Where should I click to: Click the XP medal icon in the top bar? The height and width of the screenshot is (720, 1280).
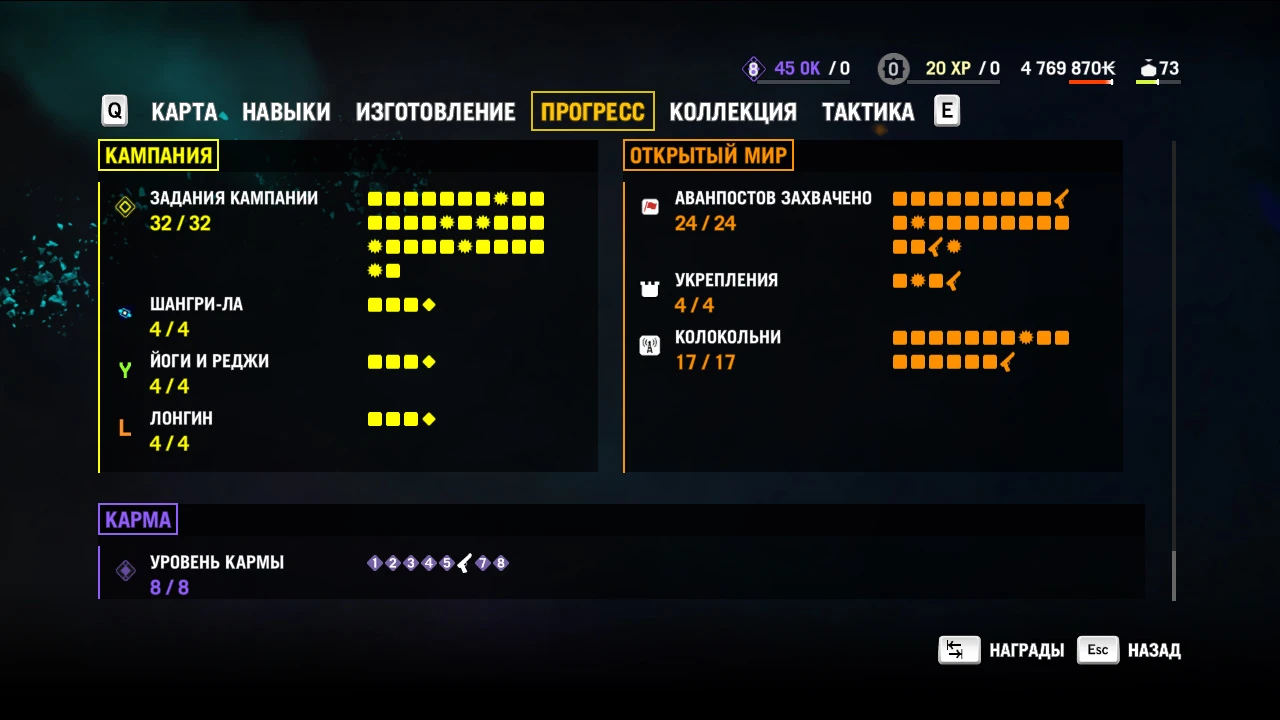pyautogui.click(x=893, y=68)
